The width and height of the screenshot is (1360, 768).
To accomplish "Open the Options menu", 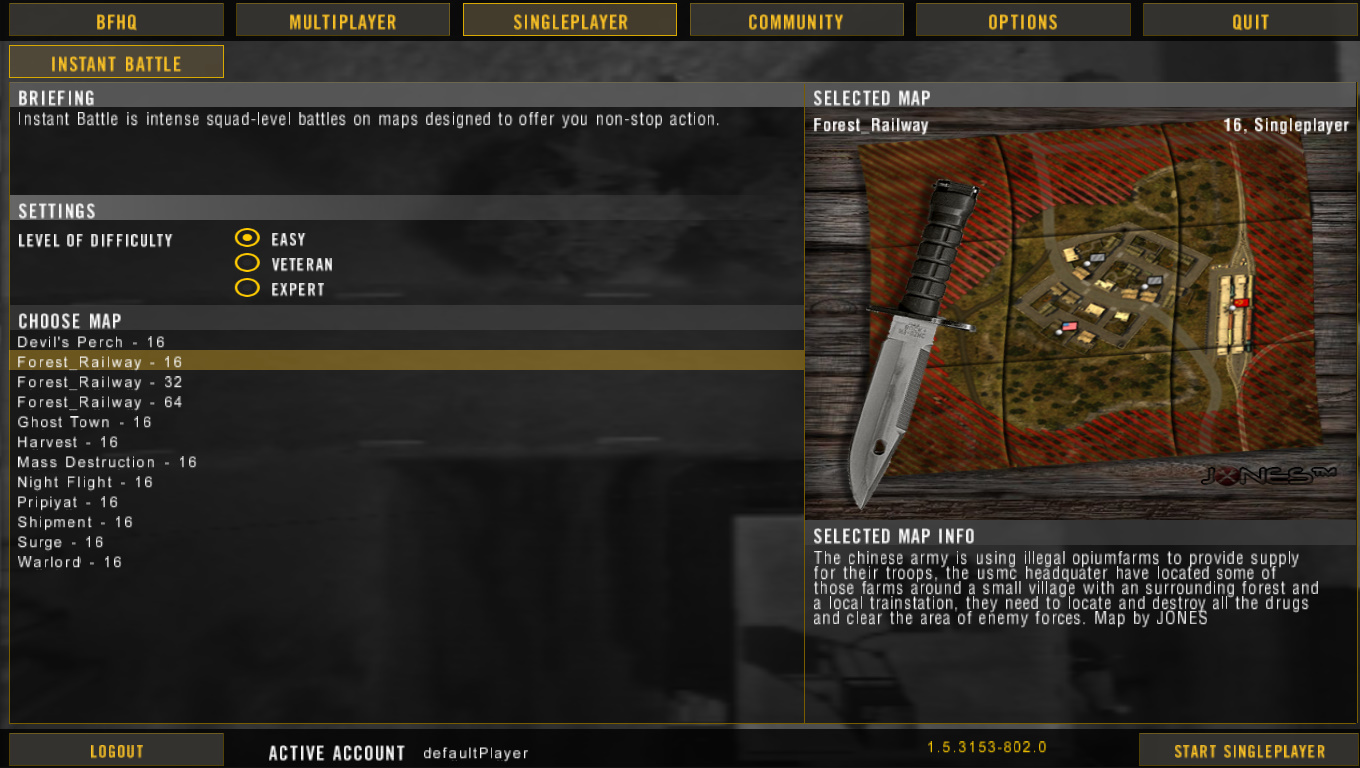I will click(x=1023, y=19).
